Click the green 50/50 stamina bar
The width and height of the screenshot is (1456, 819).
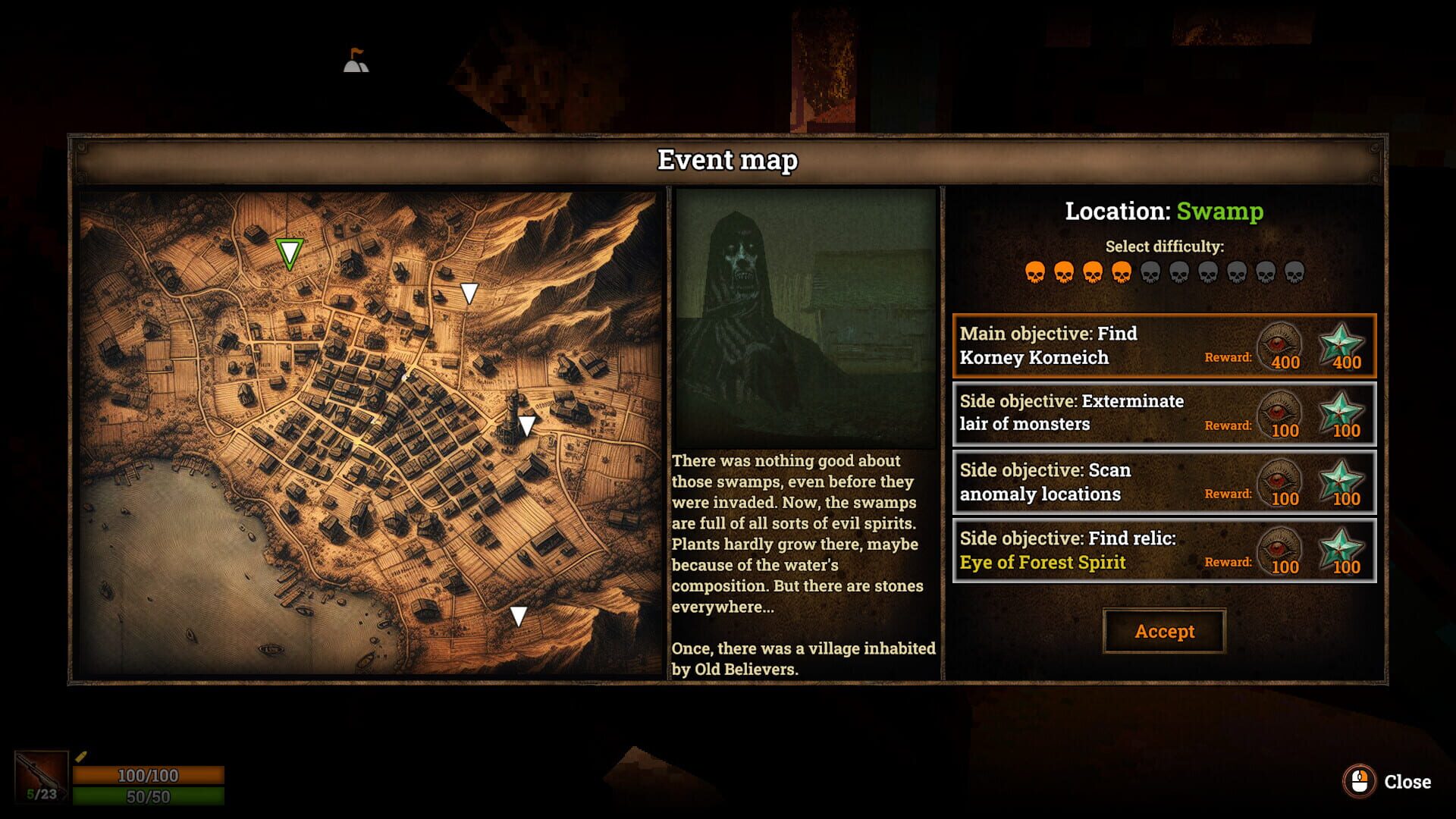(149, 798)
